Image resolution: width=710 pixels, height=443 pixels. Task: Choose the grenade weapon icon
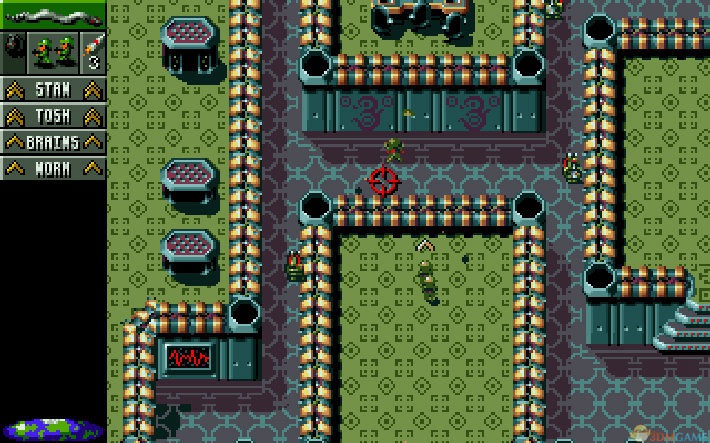click(13, 49)
